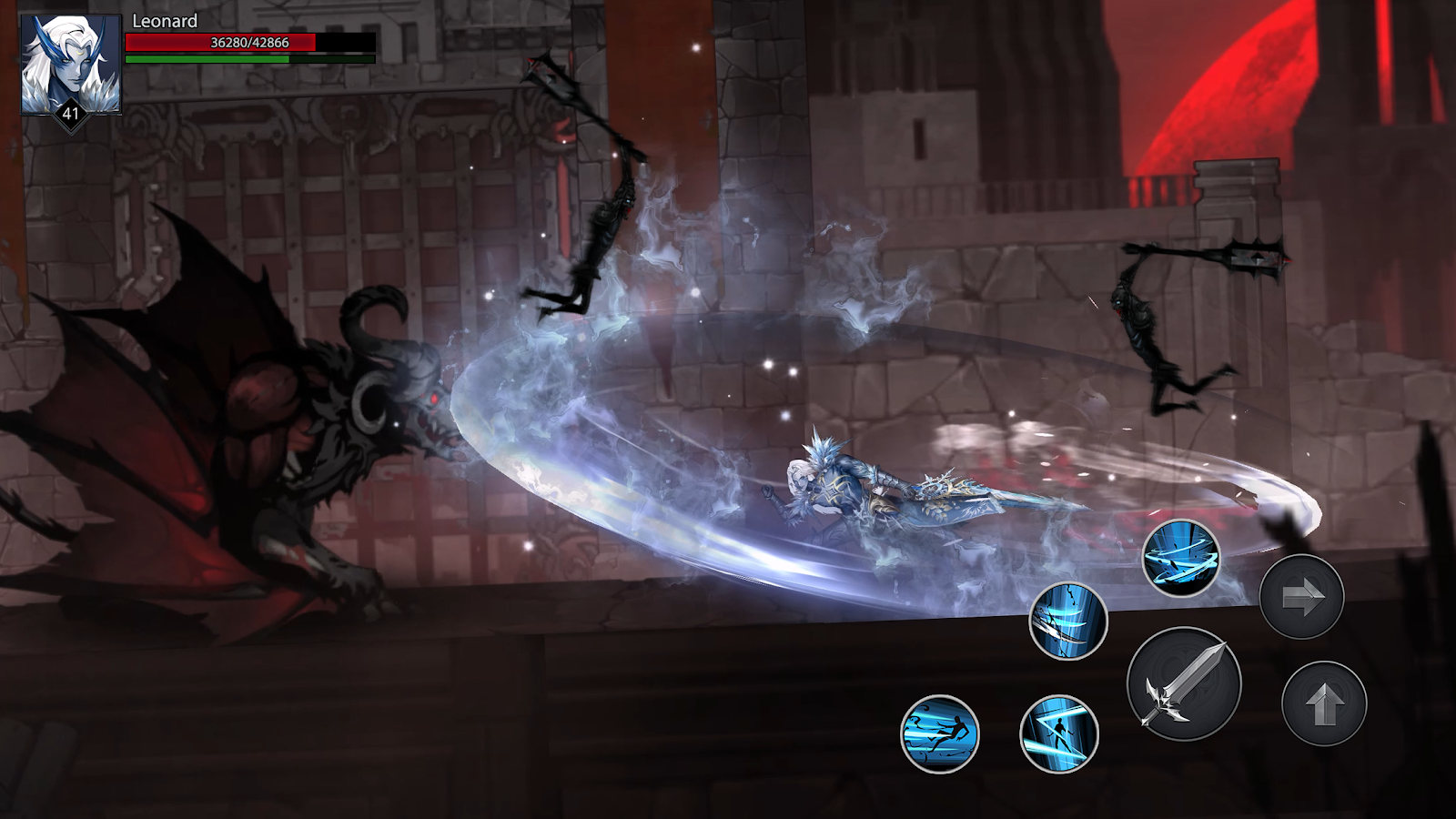Activate the blue whirlwind tornado skill
This screenshot has height=819, width=1456.
pos(1181,558)
